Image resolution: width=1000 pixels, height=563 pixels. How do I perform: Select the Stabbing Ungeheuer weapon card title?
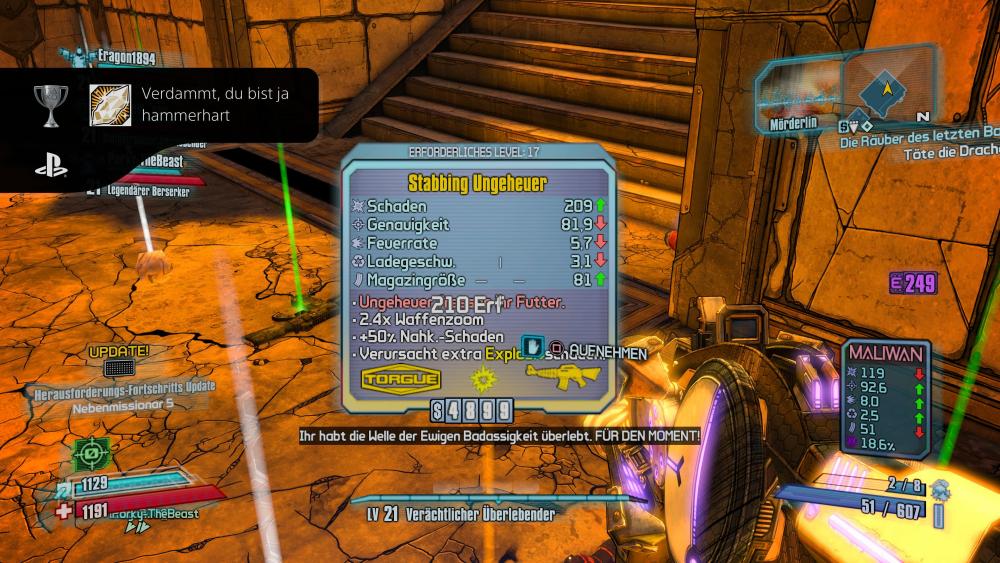coord(475,184)
